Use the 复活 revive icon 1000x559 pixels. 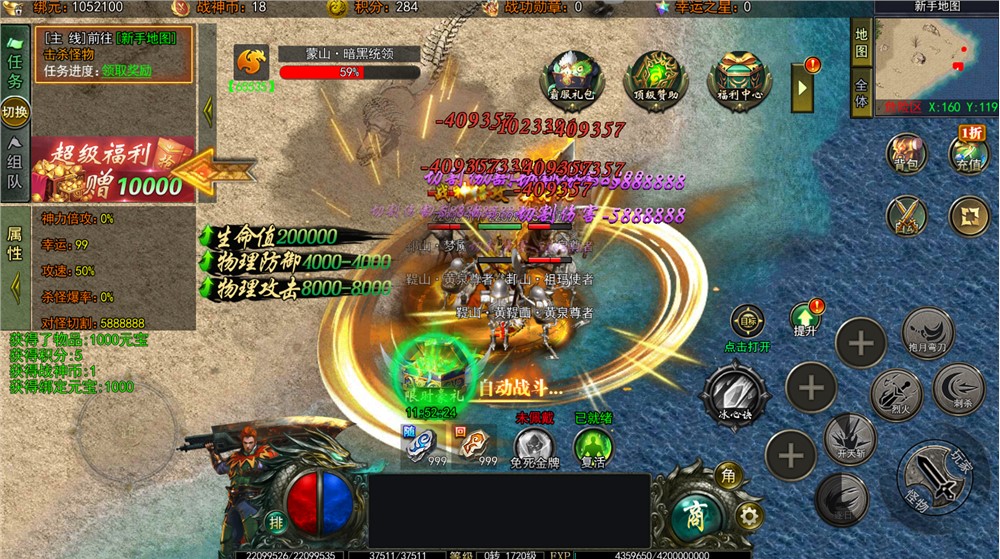(592, 446)
